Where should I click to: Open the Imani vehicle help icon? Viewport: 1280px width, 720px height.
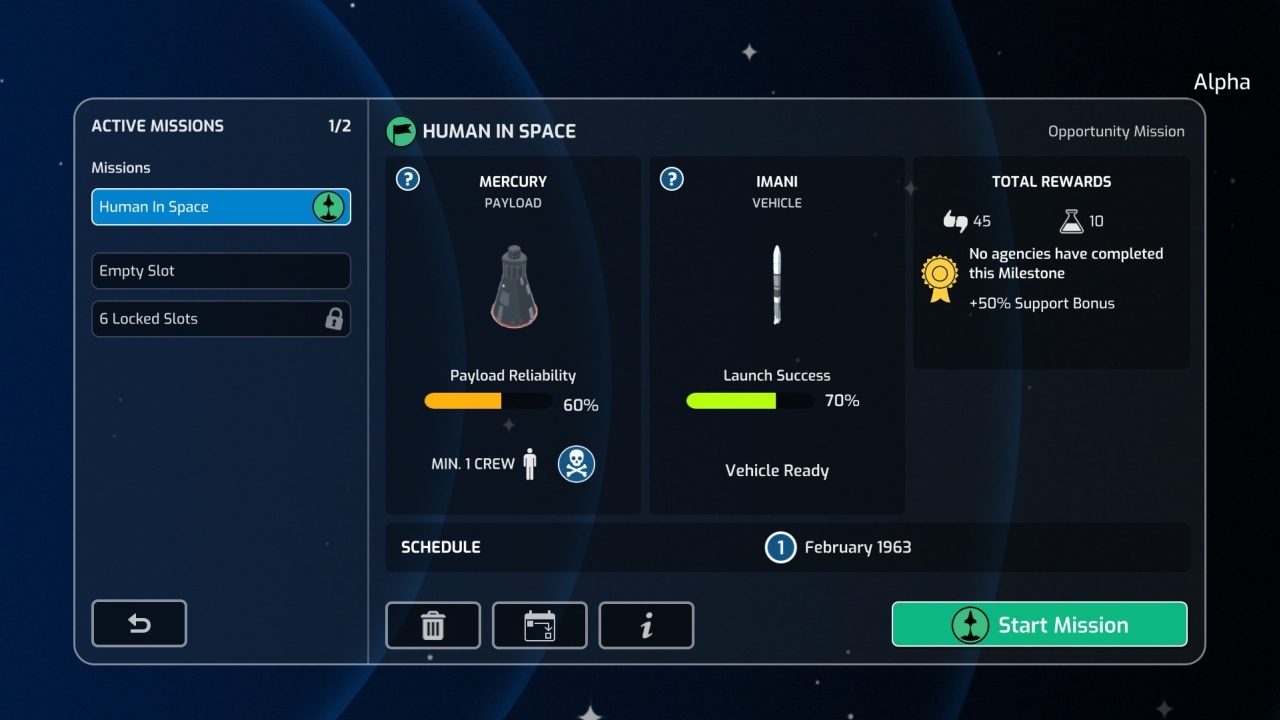[672, 179]
